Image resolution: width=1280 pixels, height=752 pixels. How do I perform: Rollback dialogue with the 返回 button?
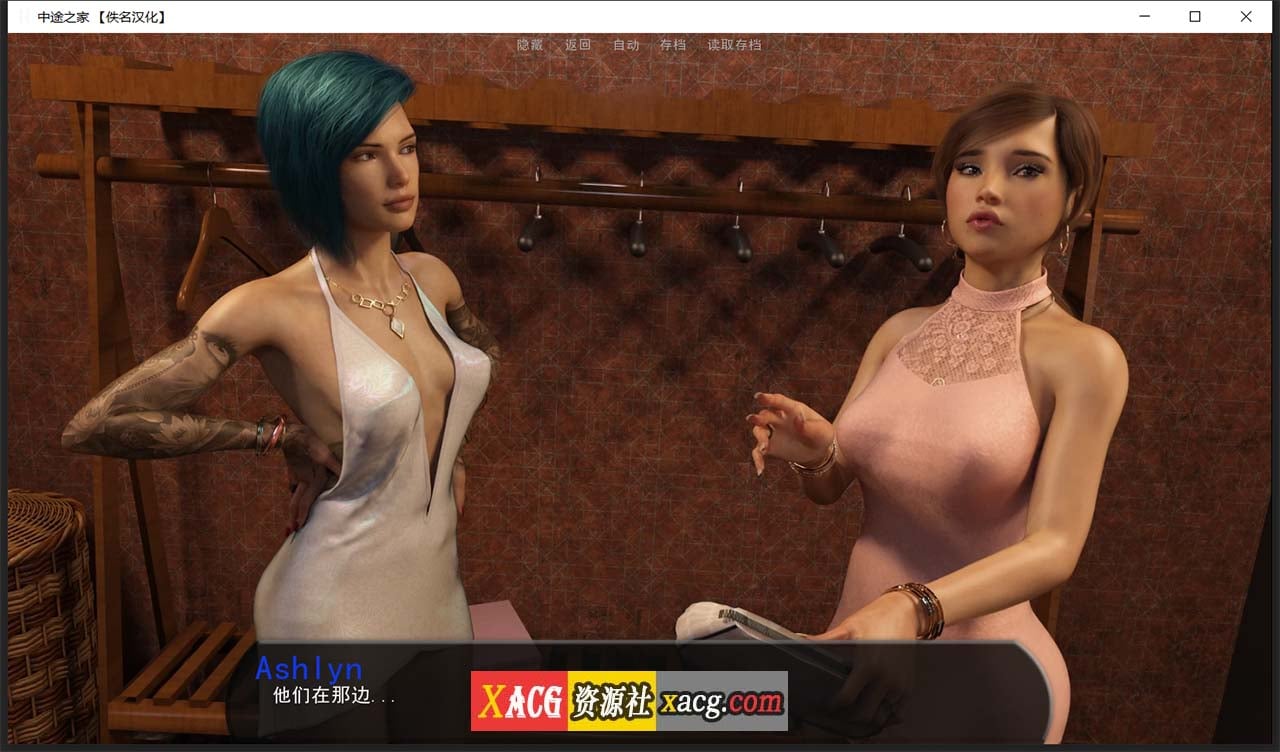click(x=577, y=44)
